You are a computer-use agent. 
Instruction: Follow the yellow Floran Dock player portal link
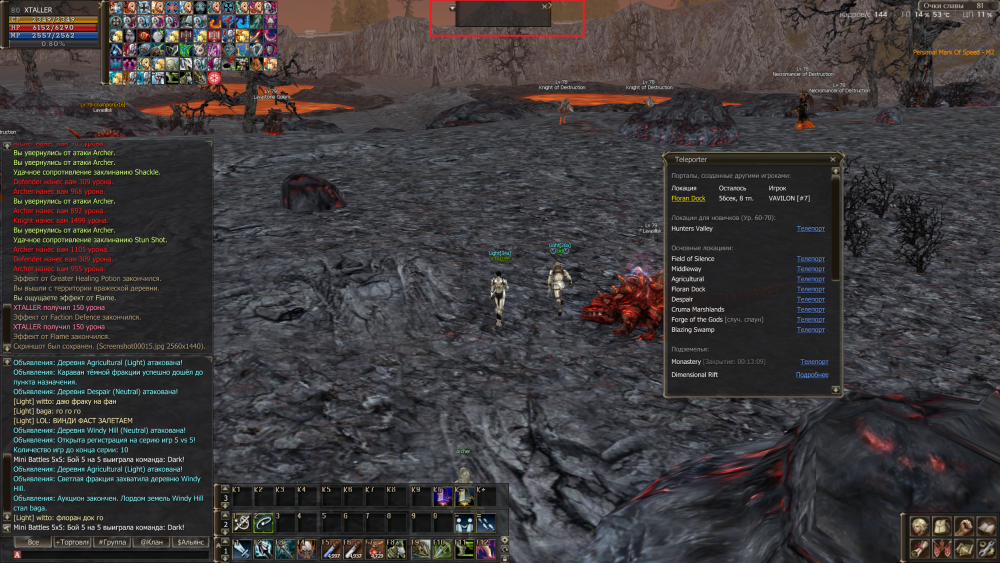[x=688, y=199]
